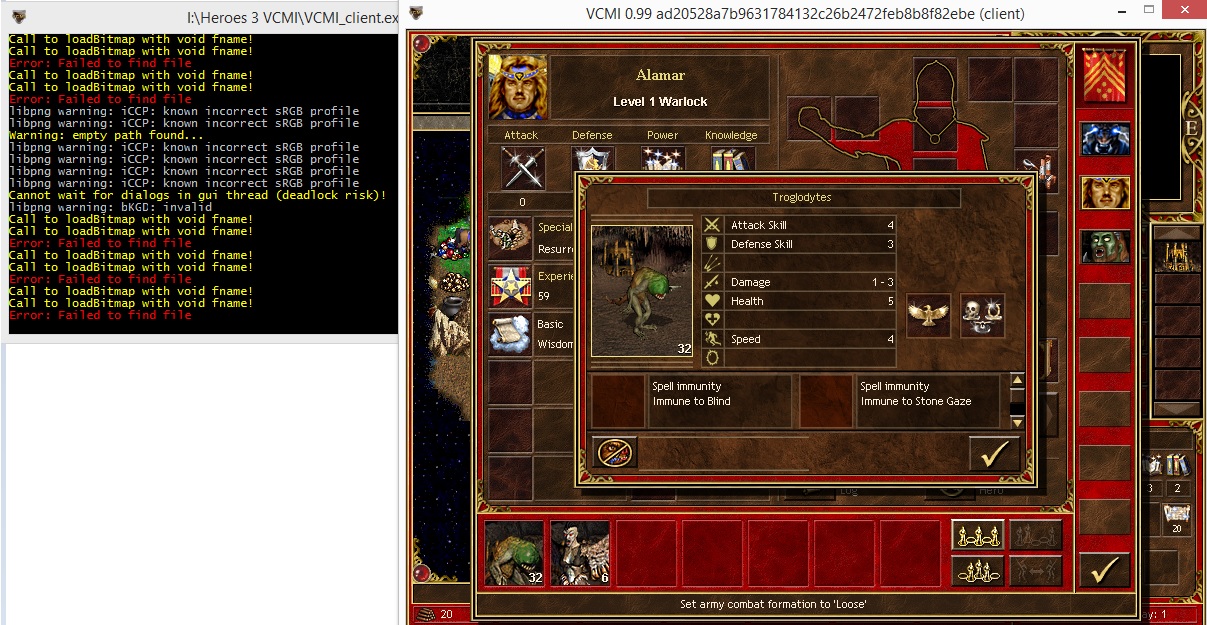Choose the green-skinned hero portrait
This screenshot has width=1207, height=625.
click(1104, 246)
